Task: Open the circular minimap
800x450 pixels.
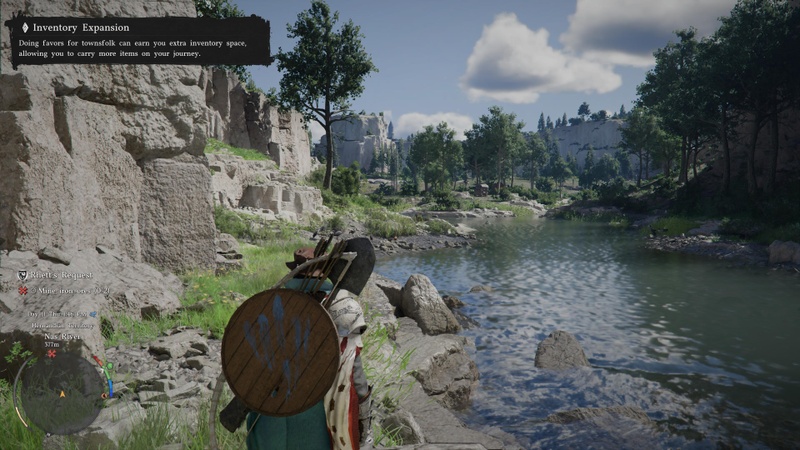Action: (62, 393)
